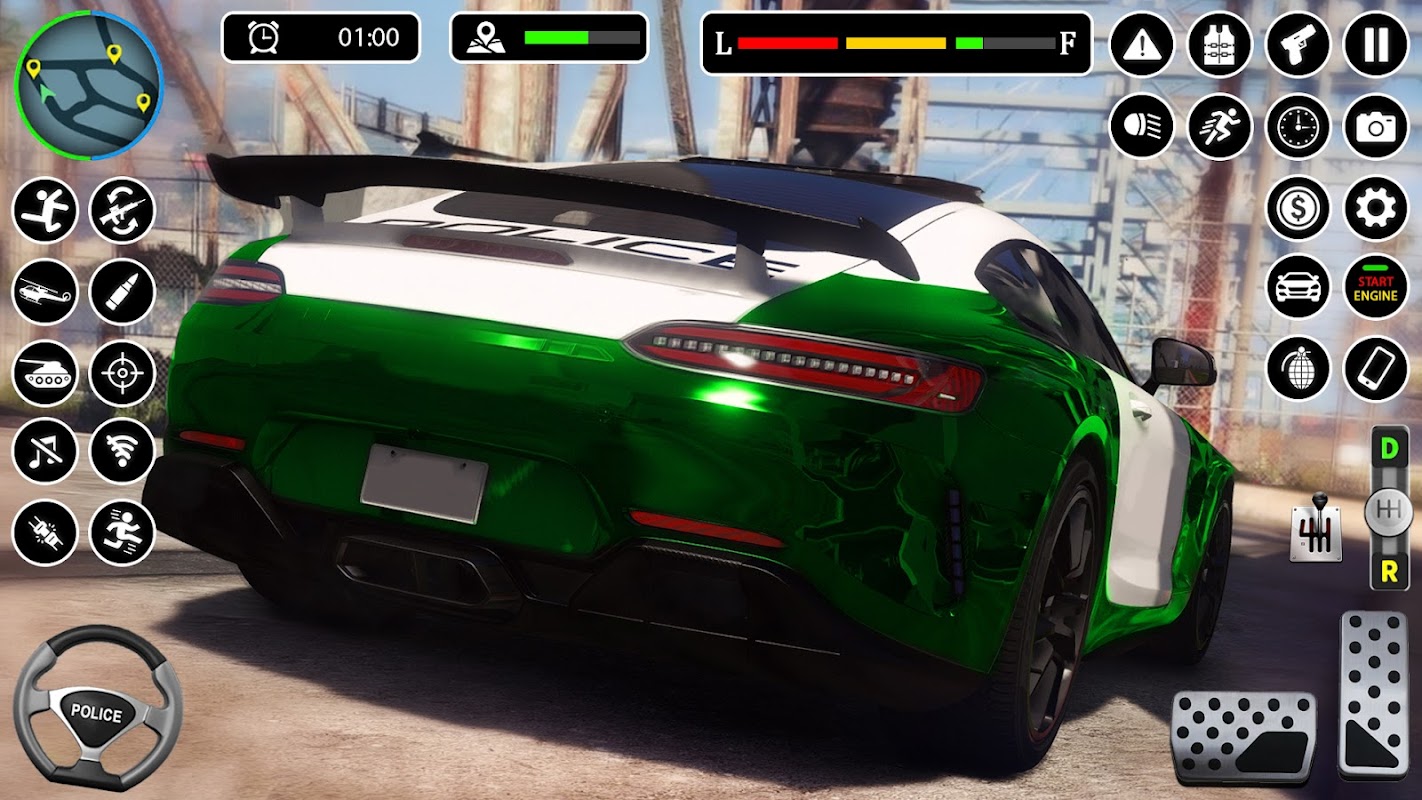Pause the game
The image size is (1422, 800).
pyautogui.click(x=1376, y=45)
